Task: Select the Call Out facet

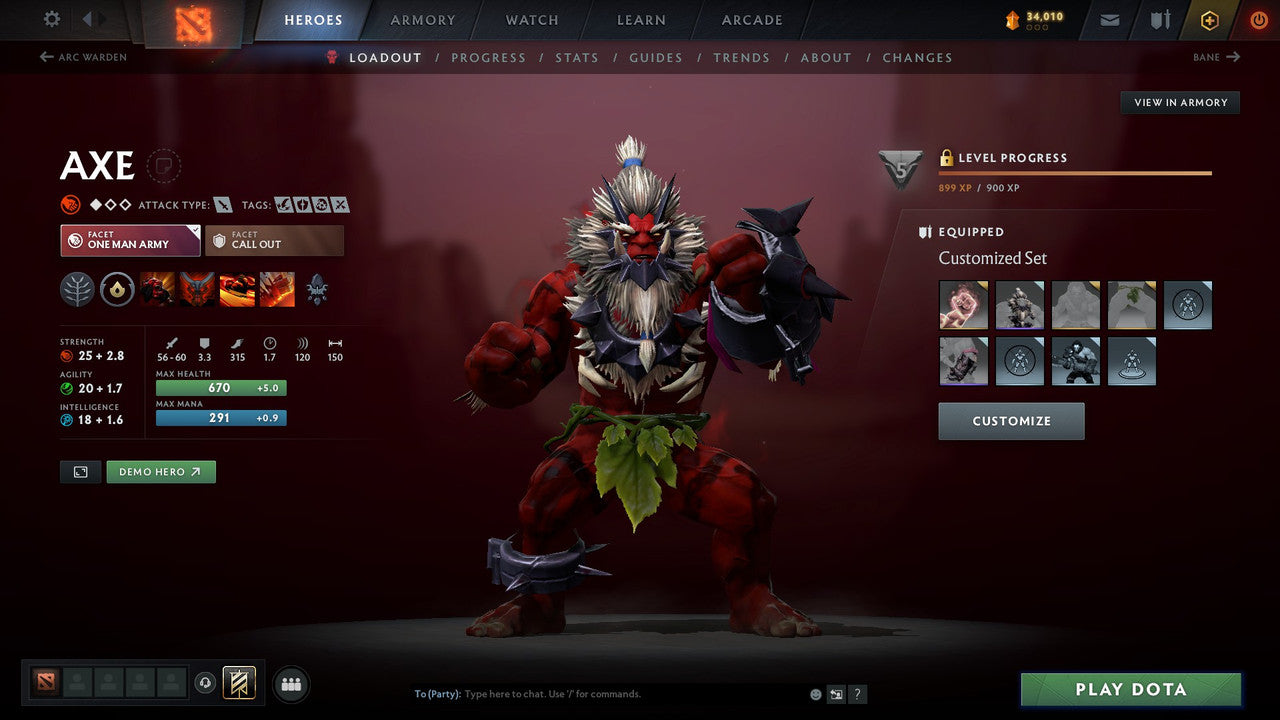Action: (275, 240)
